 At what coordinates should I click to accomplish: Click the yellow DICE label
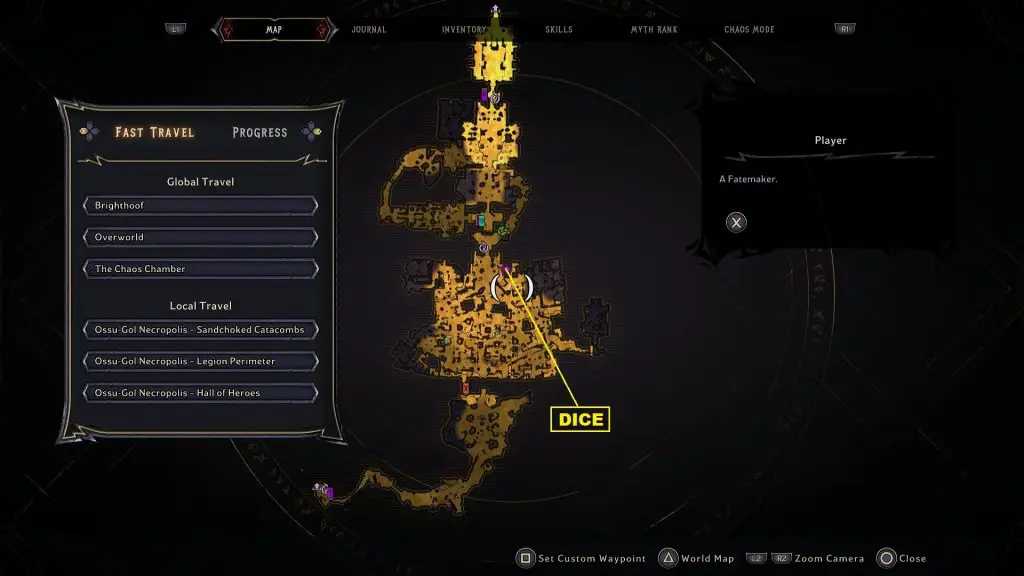click(580, 419)
